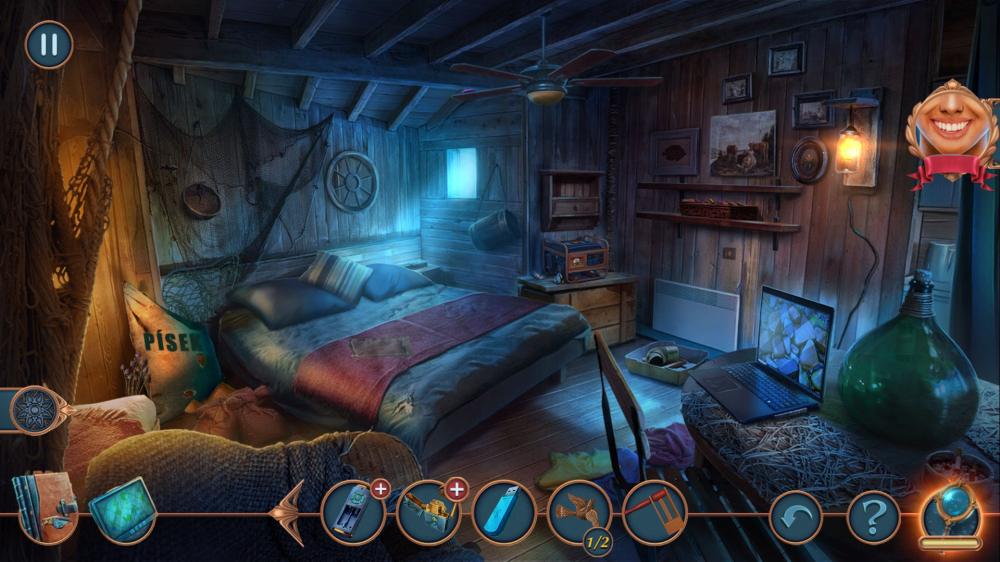1000x562 pixels.
Task: Select the blue USB flash drive item
Action: (504, 513)
